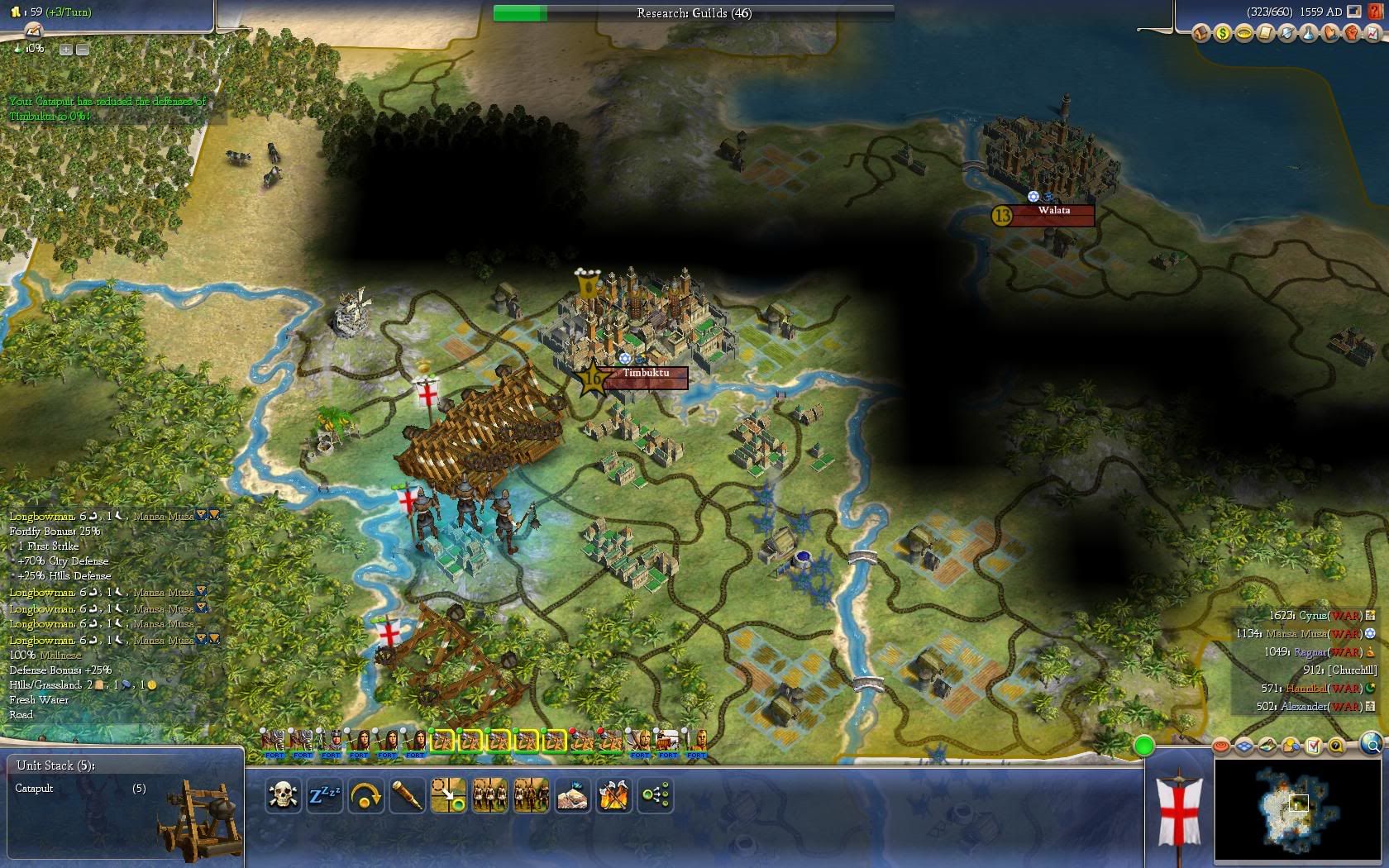The width and height of the screenshot is (1389, 868).
Task: Activate the spyglass sentry command
Action: [407, 795]
